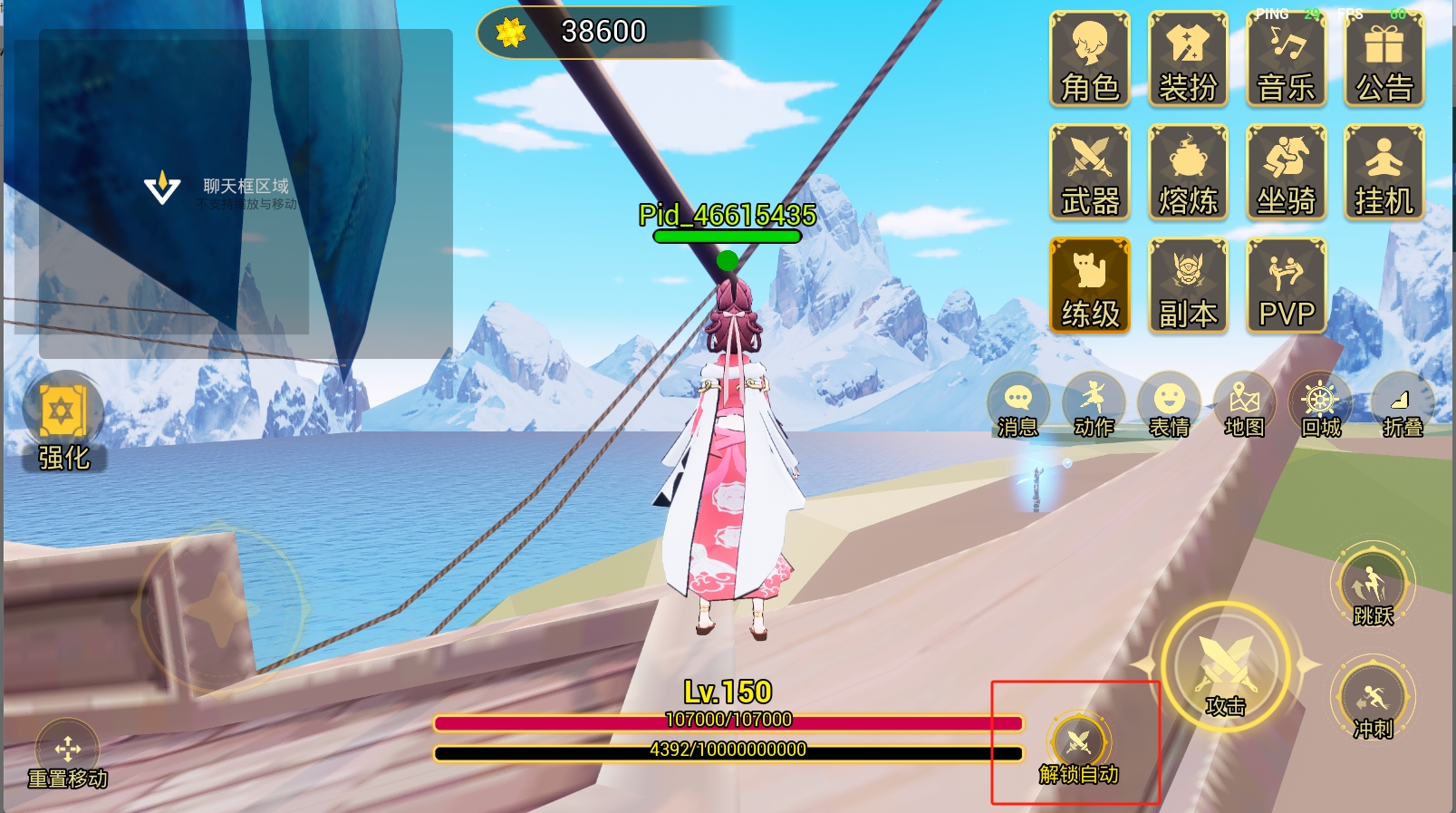The height and width of the screenshot is (813, 1456).
Task: Show the 公告 announcements
Action: pos(1384,60)
